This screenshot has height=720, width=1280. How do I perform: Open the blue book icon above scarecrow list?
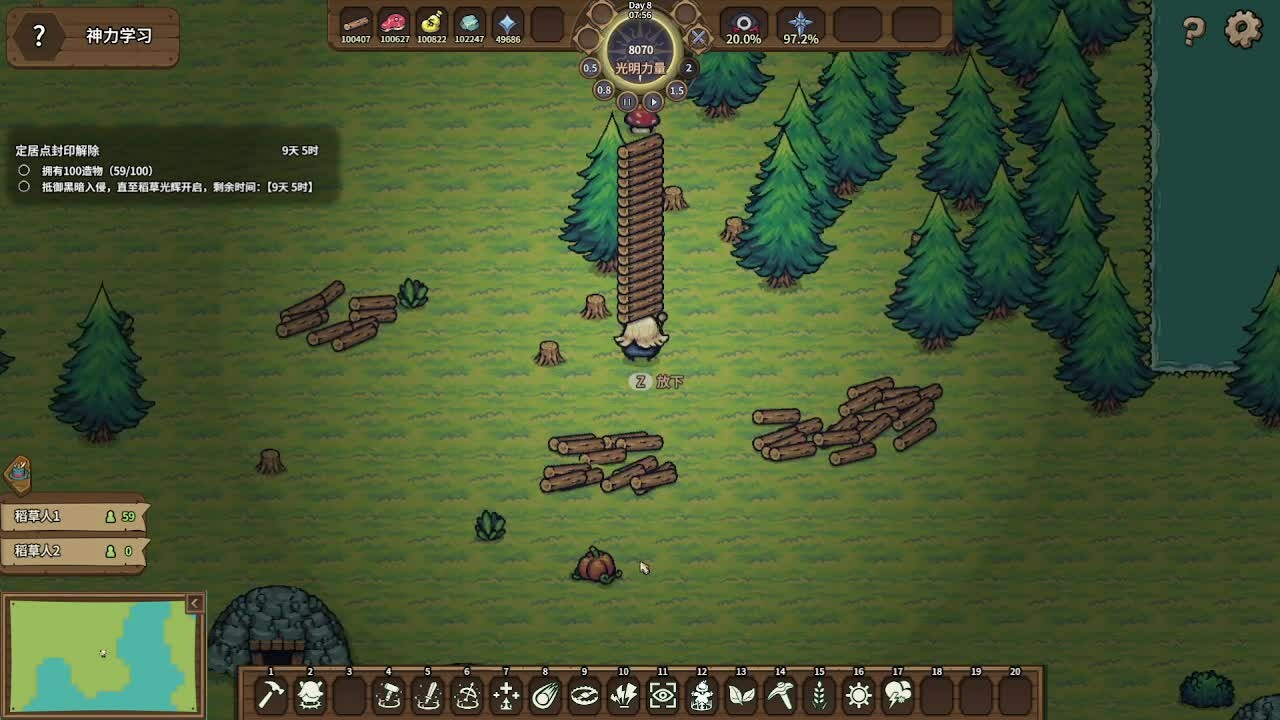point(19,474)
